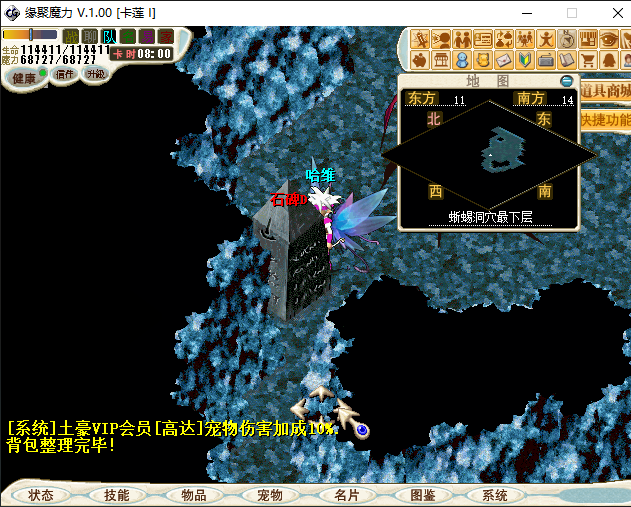Open the 技能 skills menu
The image size is (631, 507).
116,495
